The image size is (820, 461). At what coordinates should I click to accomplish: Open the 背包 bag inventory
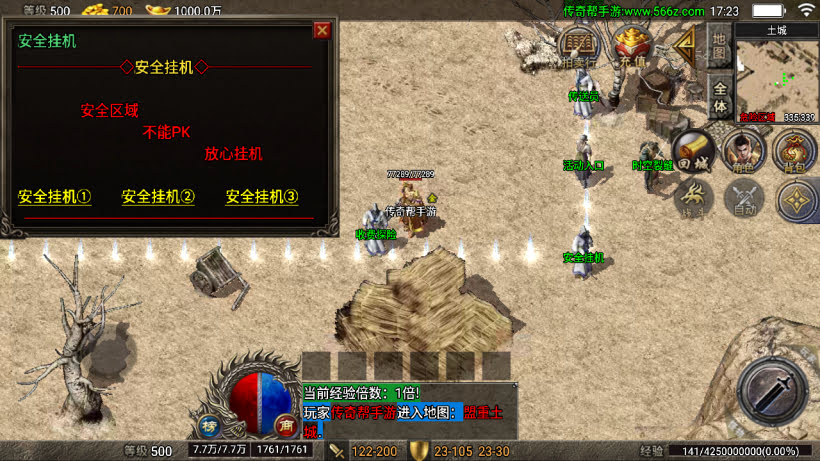(x=795, y=150)
